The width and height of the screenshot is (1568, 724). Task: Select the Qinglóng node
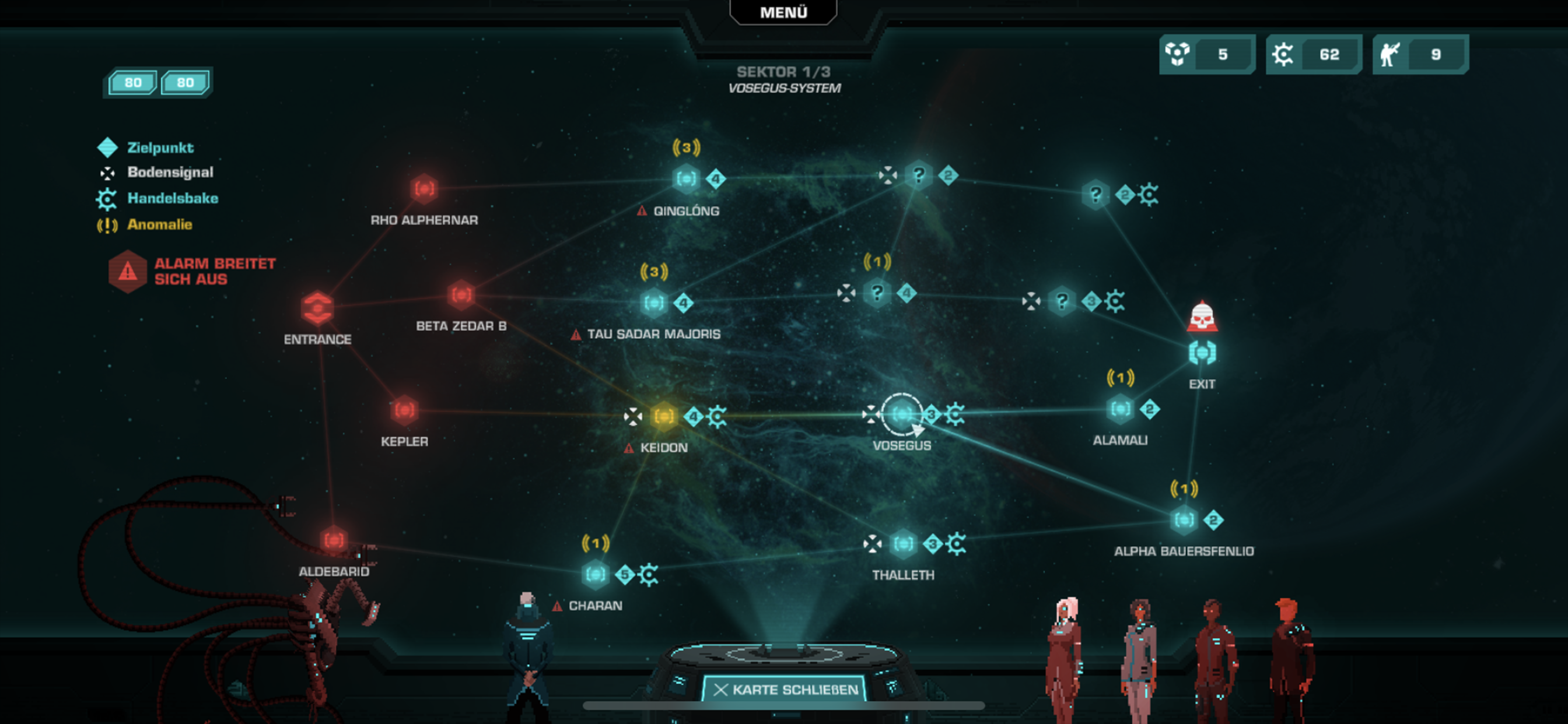click(686, 179)
